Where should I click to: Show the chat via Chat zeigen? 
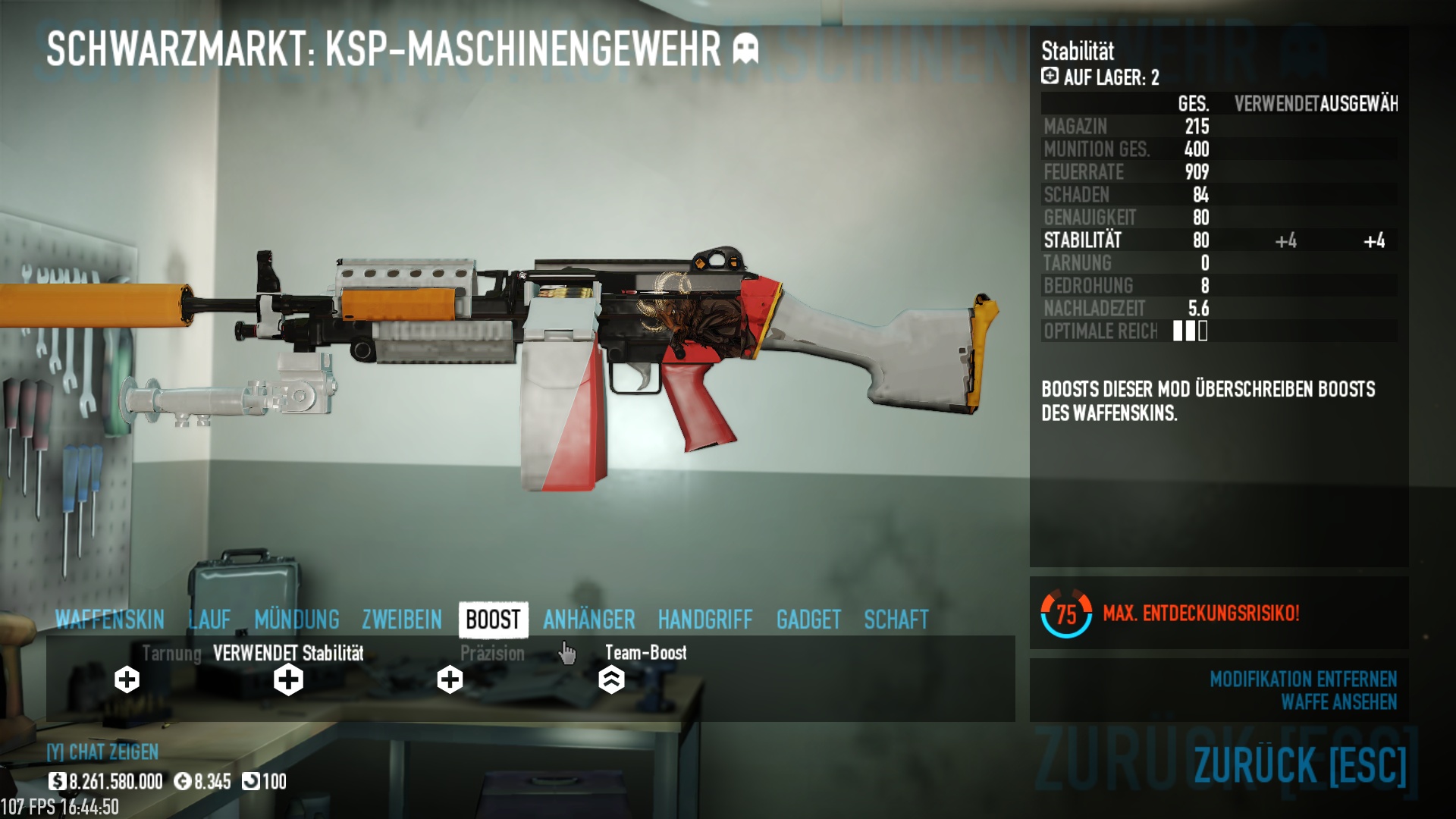103,752
